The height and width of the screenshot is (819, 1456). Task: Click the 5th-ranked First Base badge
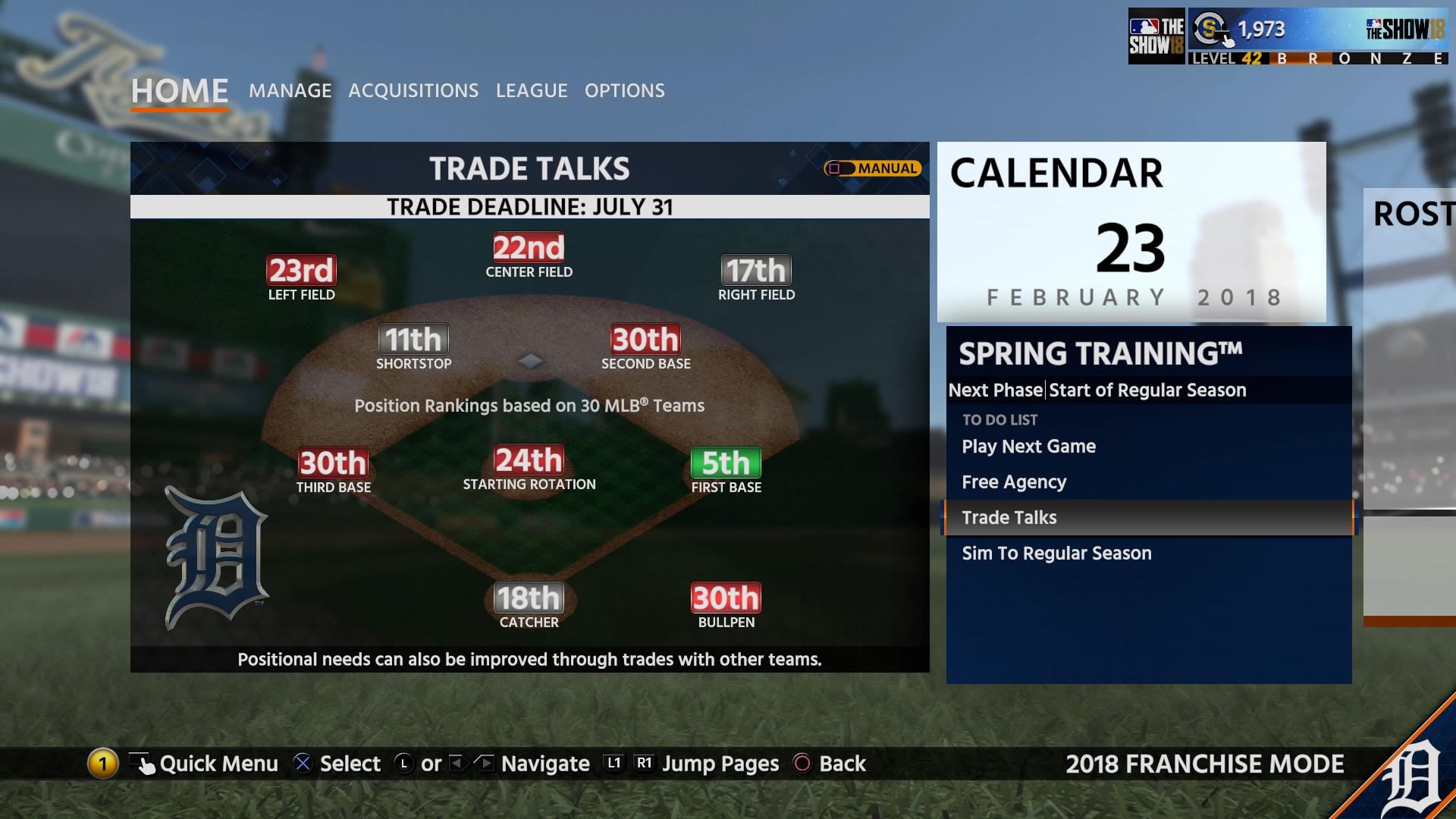(x=725, y=461)
